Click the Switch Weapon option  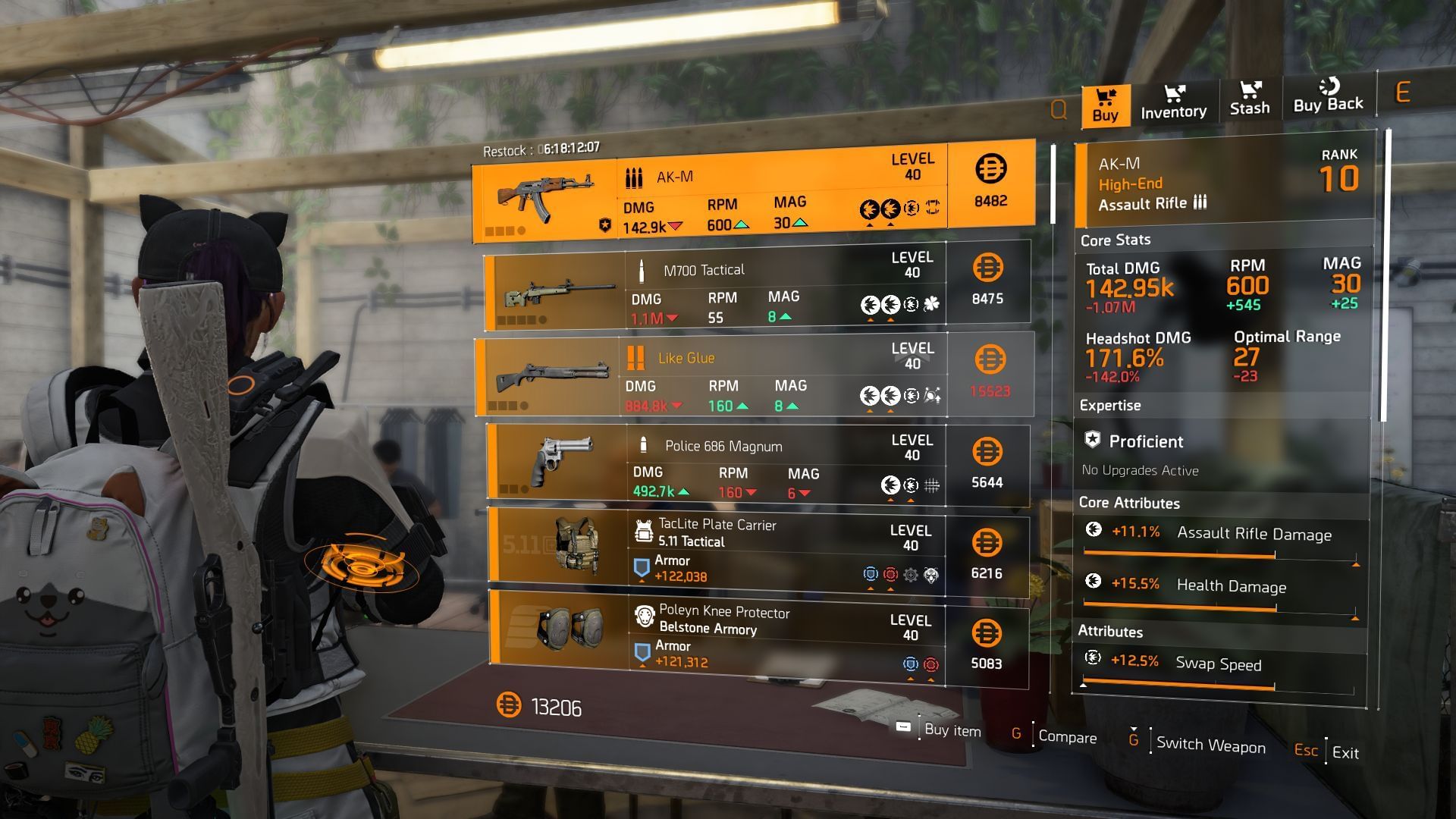click(x=1210, y=745)
